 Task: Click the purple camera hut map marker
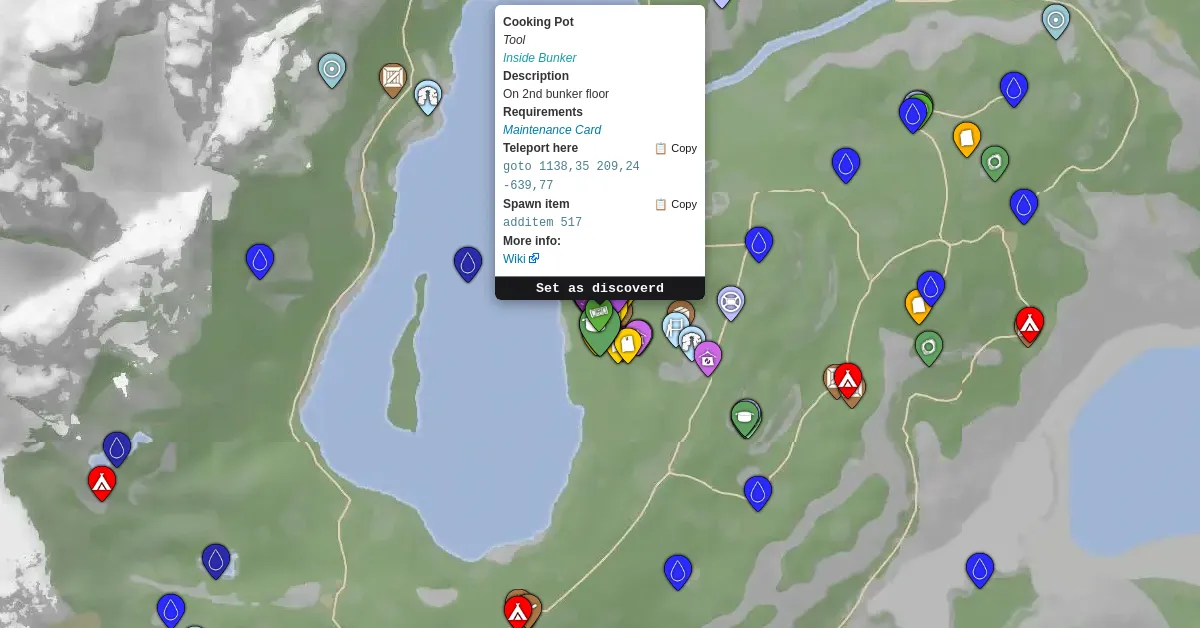[x=708, y=356]
